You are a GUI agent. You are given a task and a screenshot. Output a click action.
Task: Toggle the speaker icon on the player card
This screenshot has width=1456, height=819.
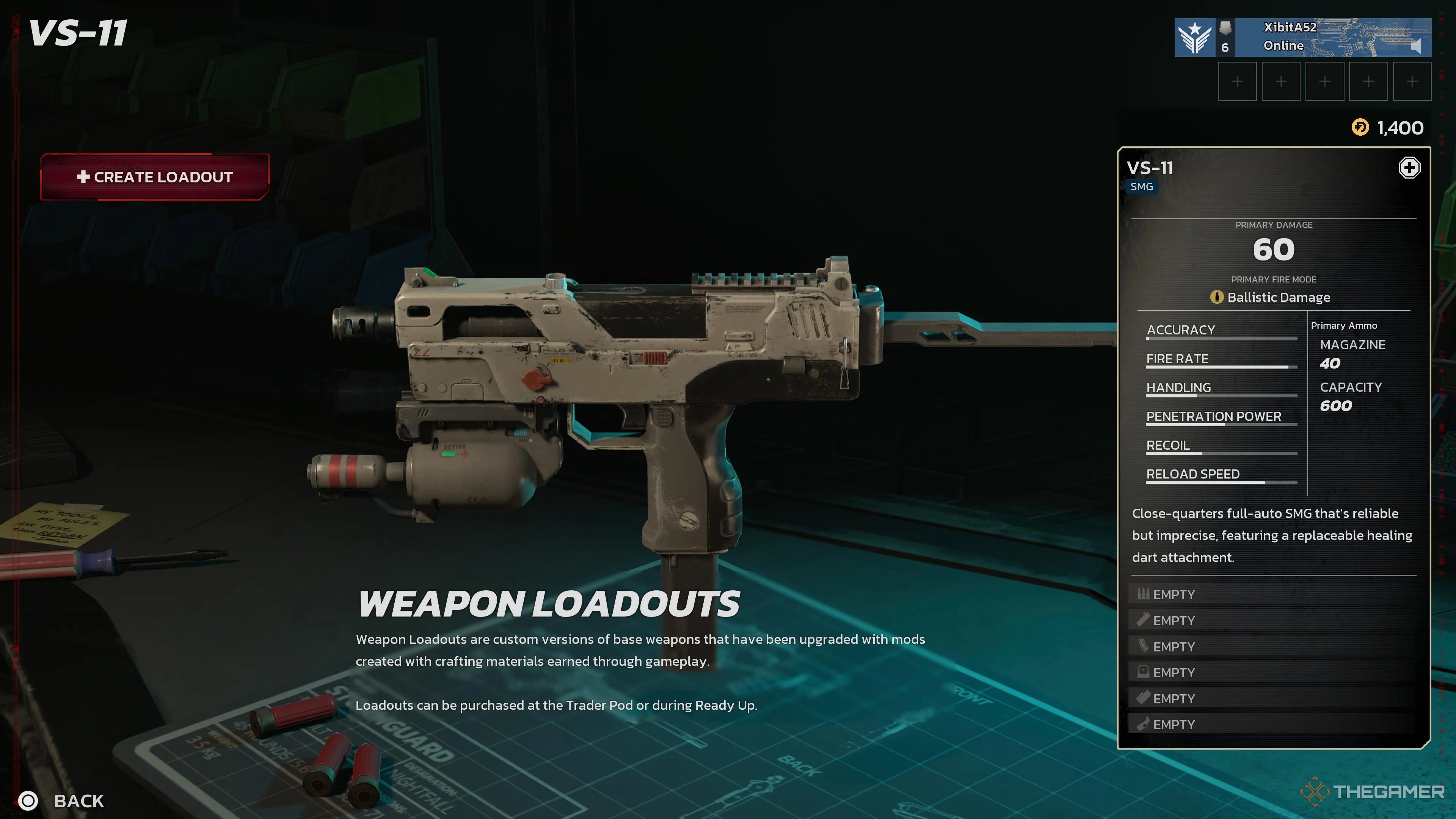[x=1415, y=46]
